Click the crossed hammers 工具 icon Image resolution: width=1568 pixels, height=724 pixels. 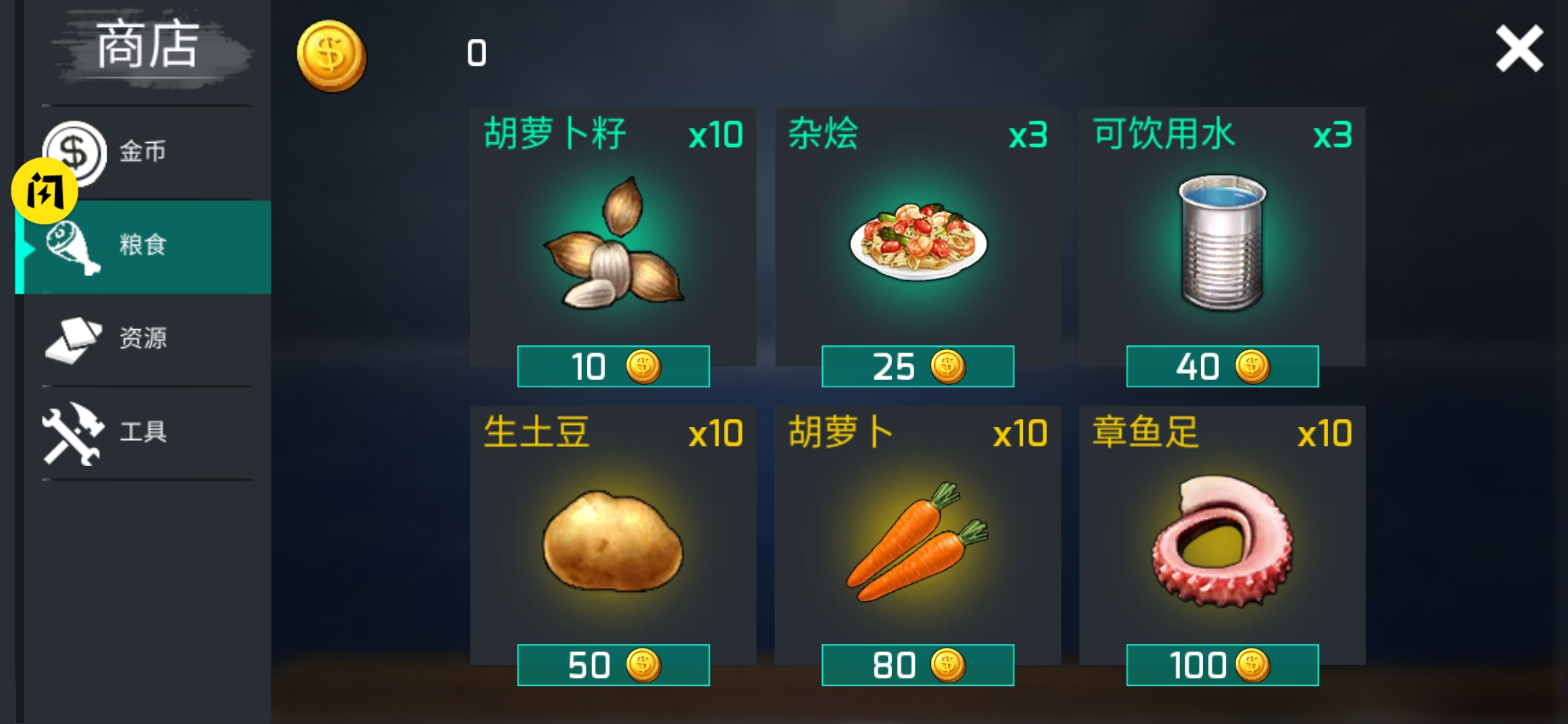(x=74, y=434)
